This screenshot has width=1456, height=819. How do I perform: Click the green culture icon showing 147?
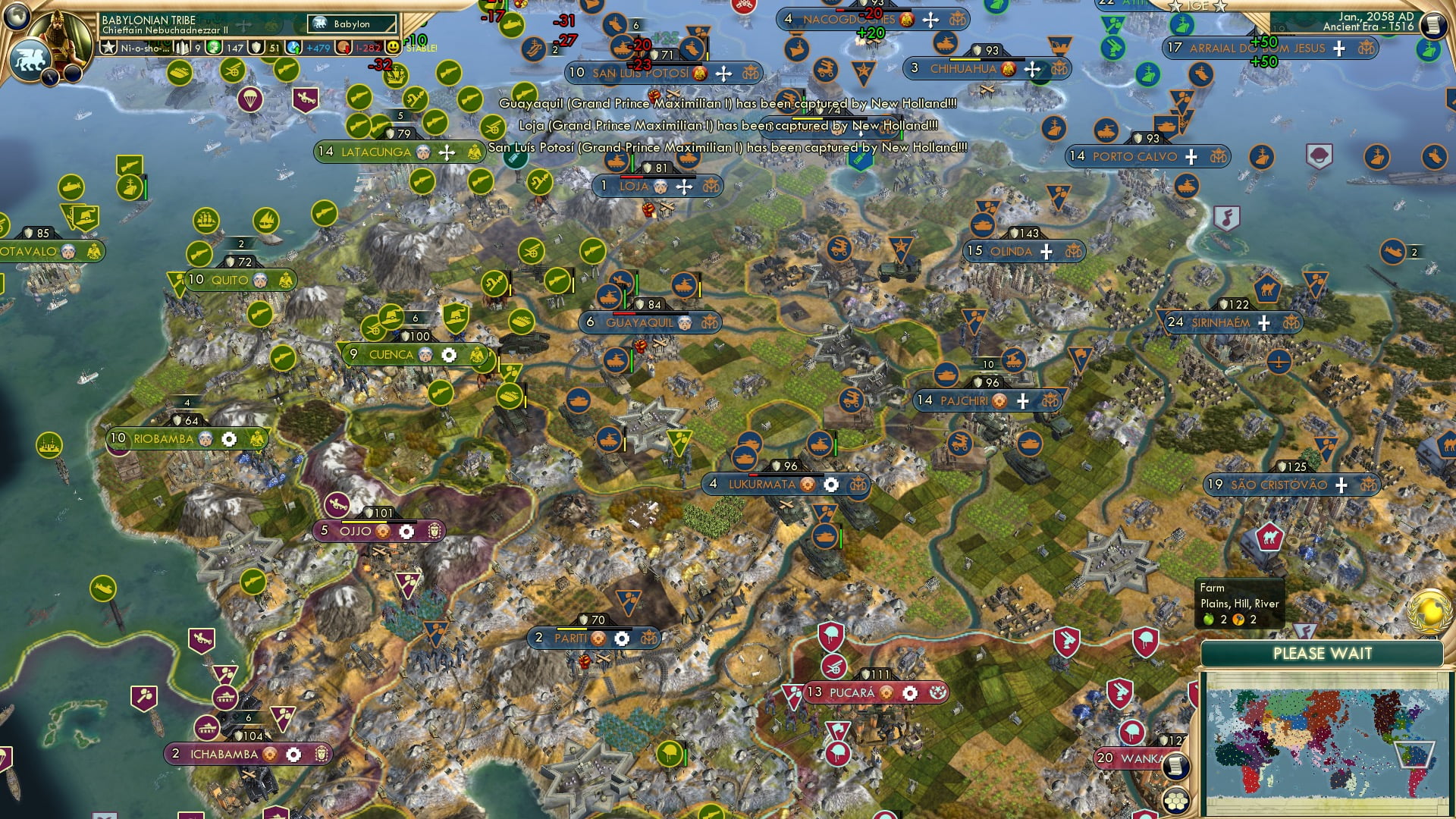point(213,49)
